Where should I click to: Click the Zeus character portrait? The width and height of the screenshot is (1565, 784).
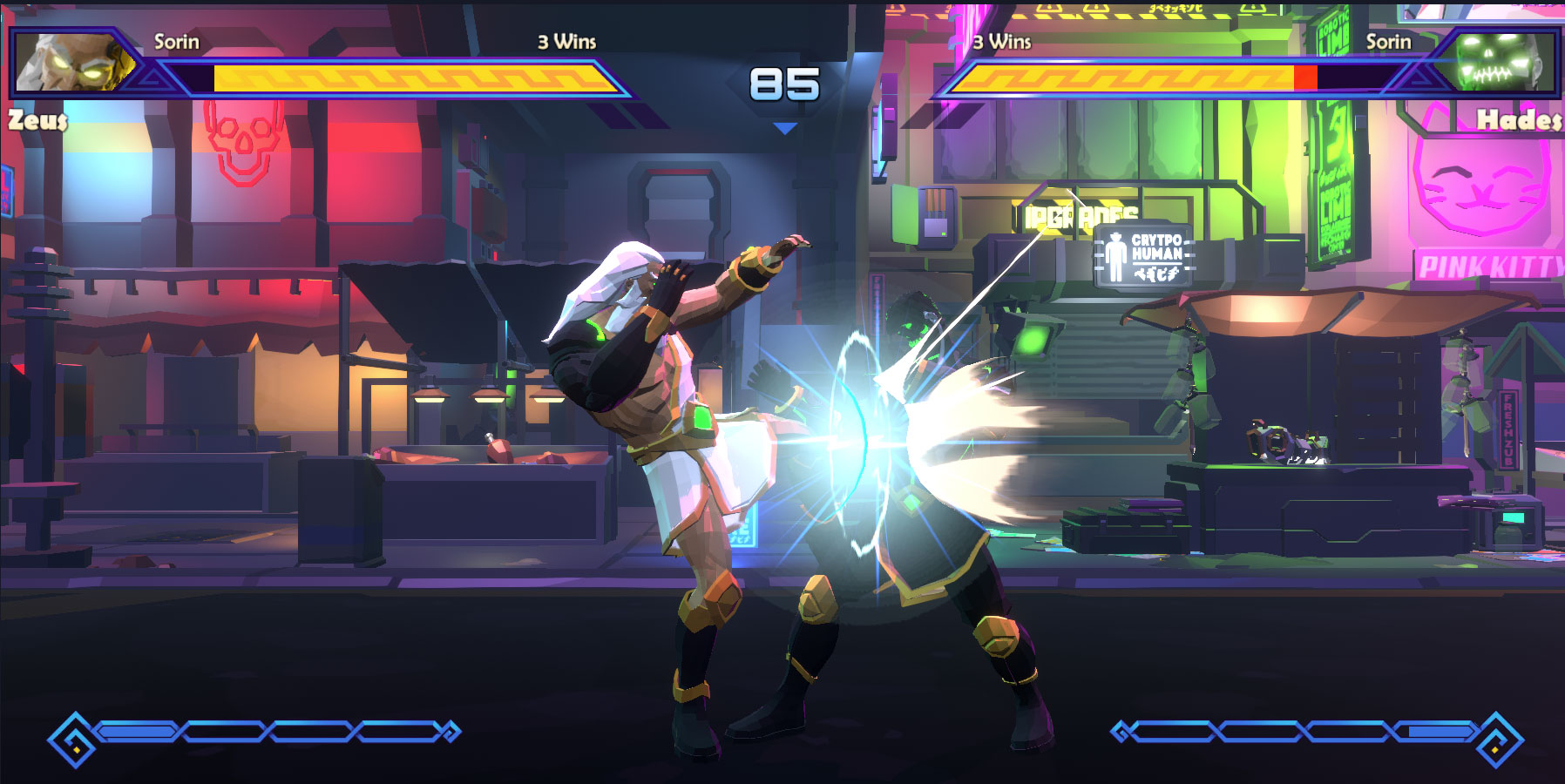[74, 62]
